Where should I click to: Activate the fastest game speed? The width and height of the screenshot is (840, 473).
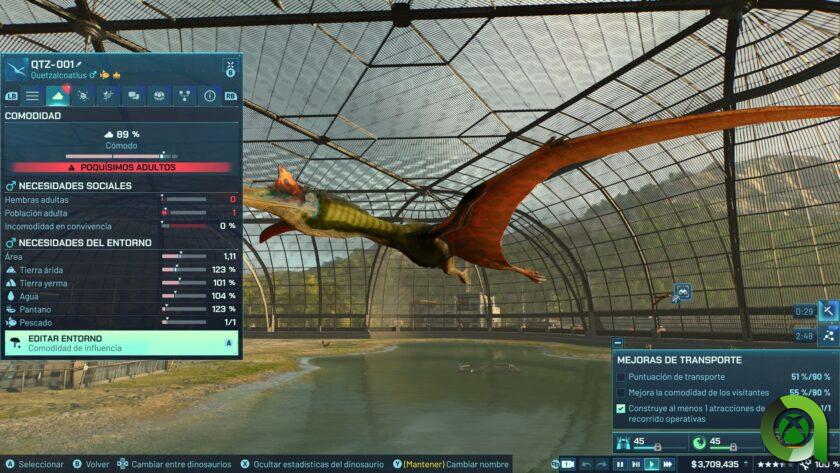click(x=668, y=464)
